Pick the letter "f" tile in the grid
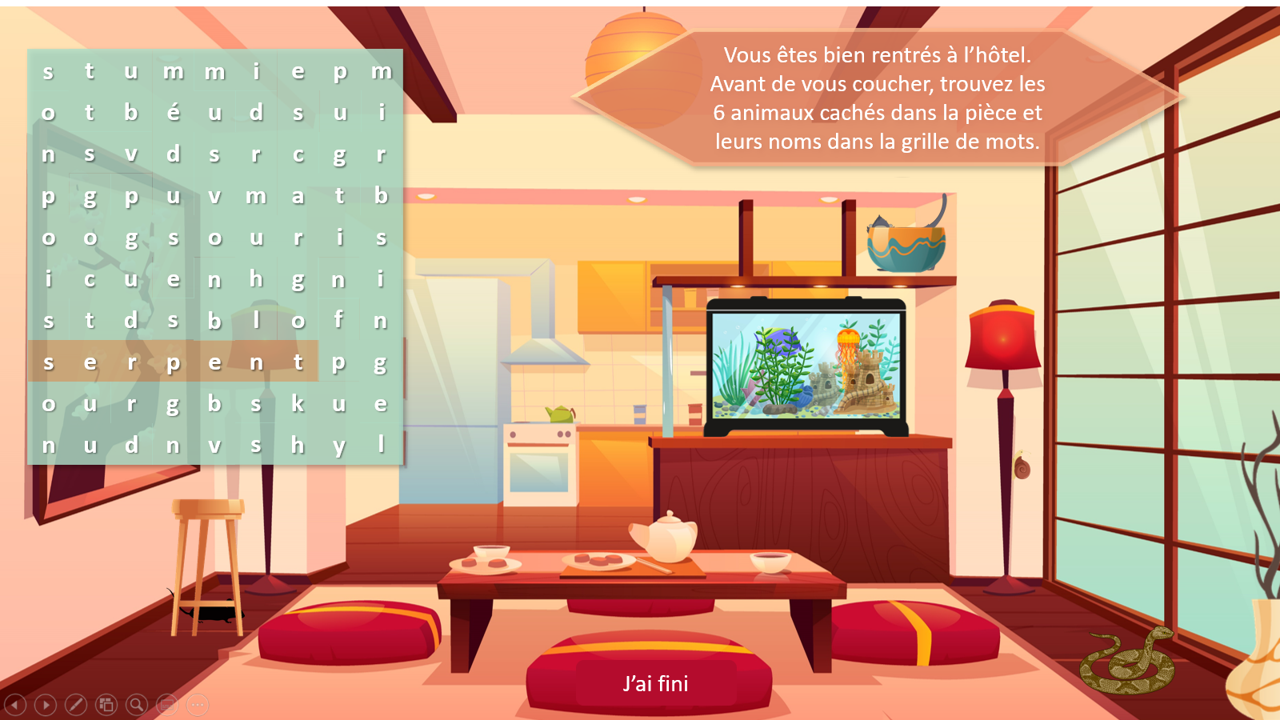Viewport: 1280px width, 720px height. point(339,321)
